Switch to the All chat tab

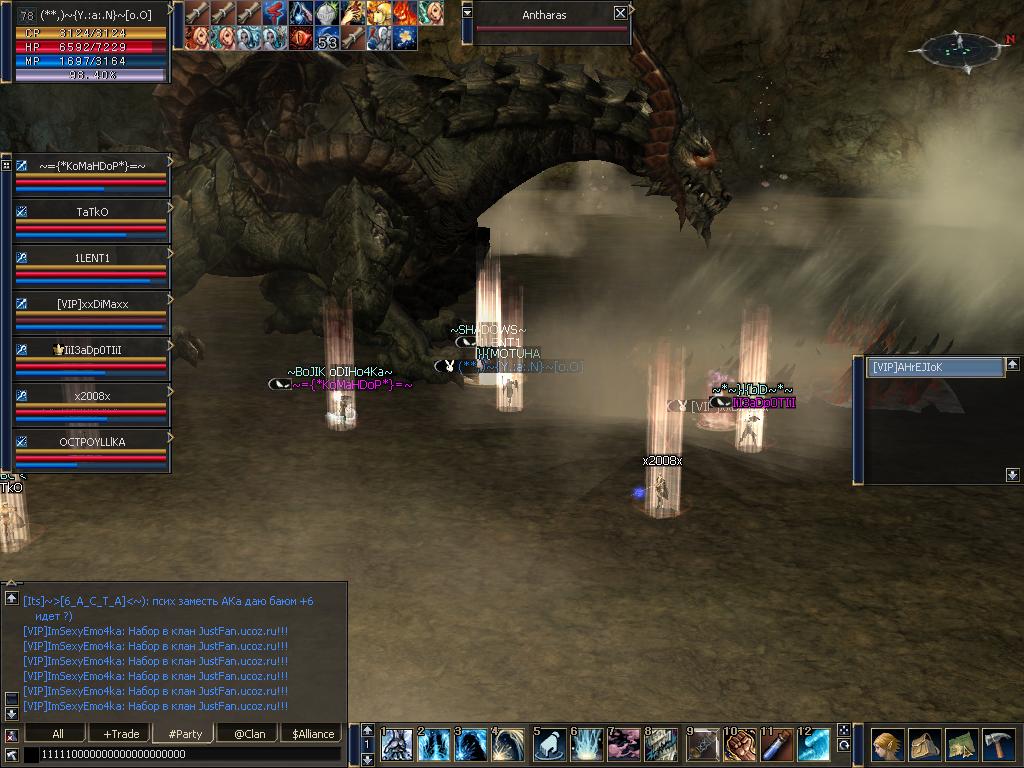[57, 733]
